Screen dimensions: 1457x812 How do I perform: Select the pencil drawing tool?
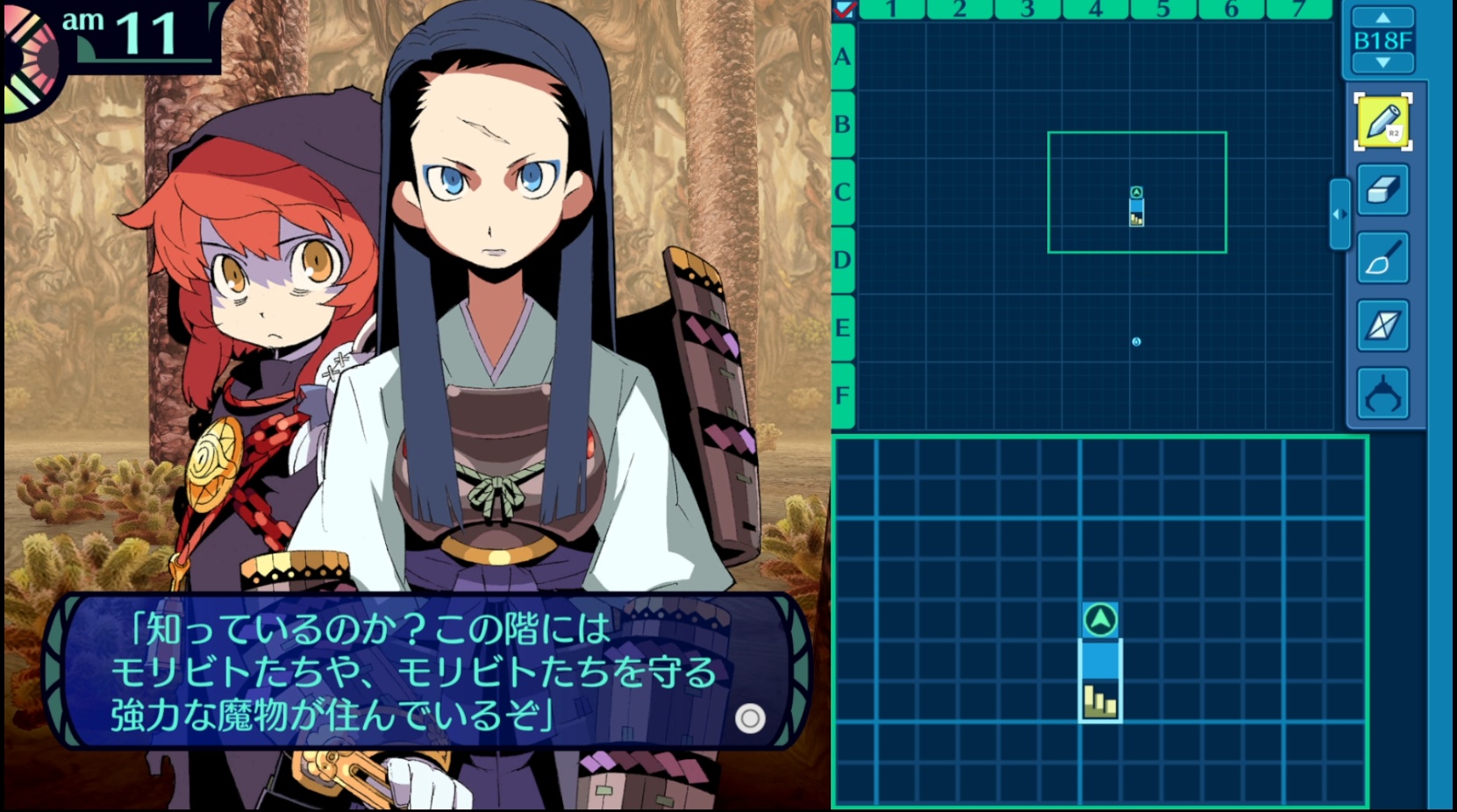coord(1382,122)
